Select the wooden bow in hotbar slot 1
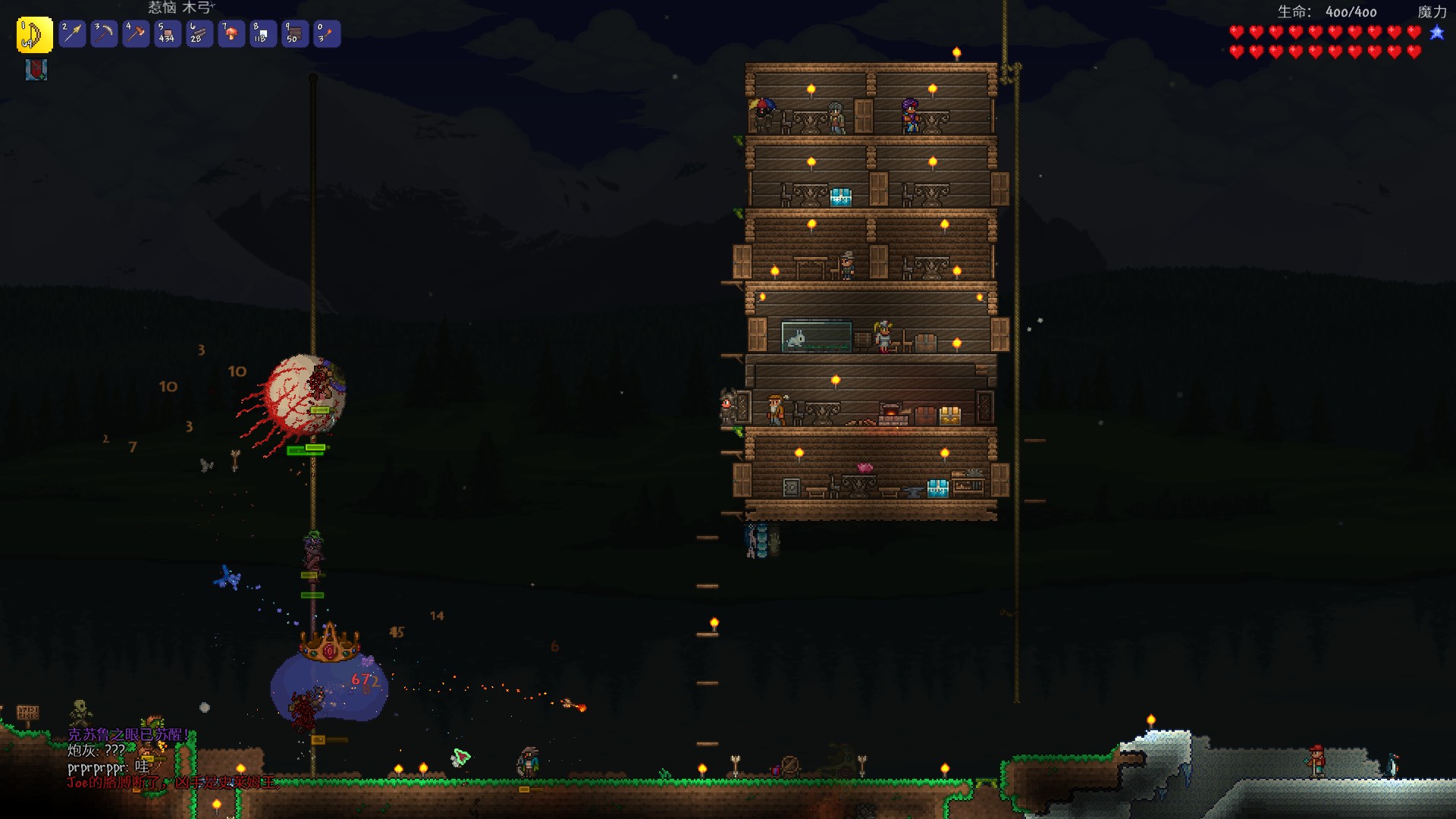 point(34,35)
